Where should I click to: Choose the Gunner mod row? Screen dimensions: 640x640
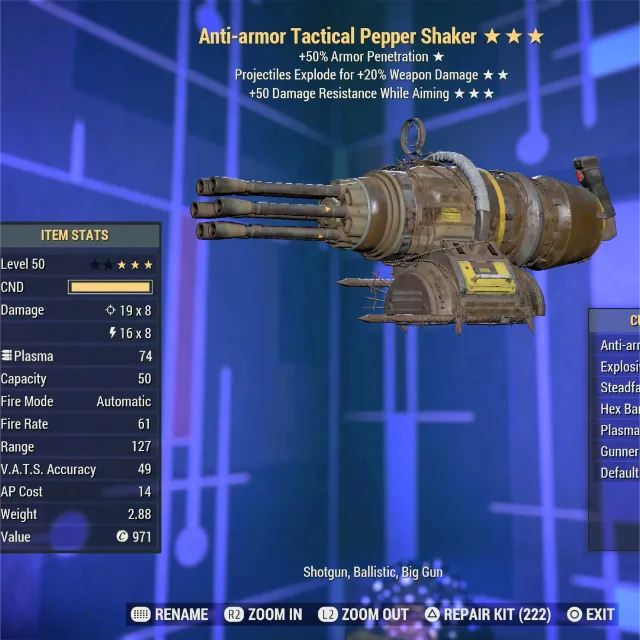tap(619, 452)
